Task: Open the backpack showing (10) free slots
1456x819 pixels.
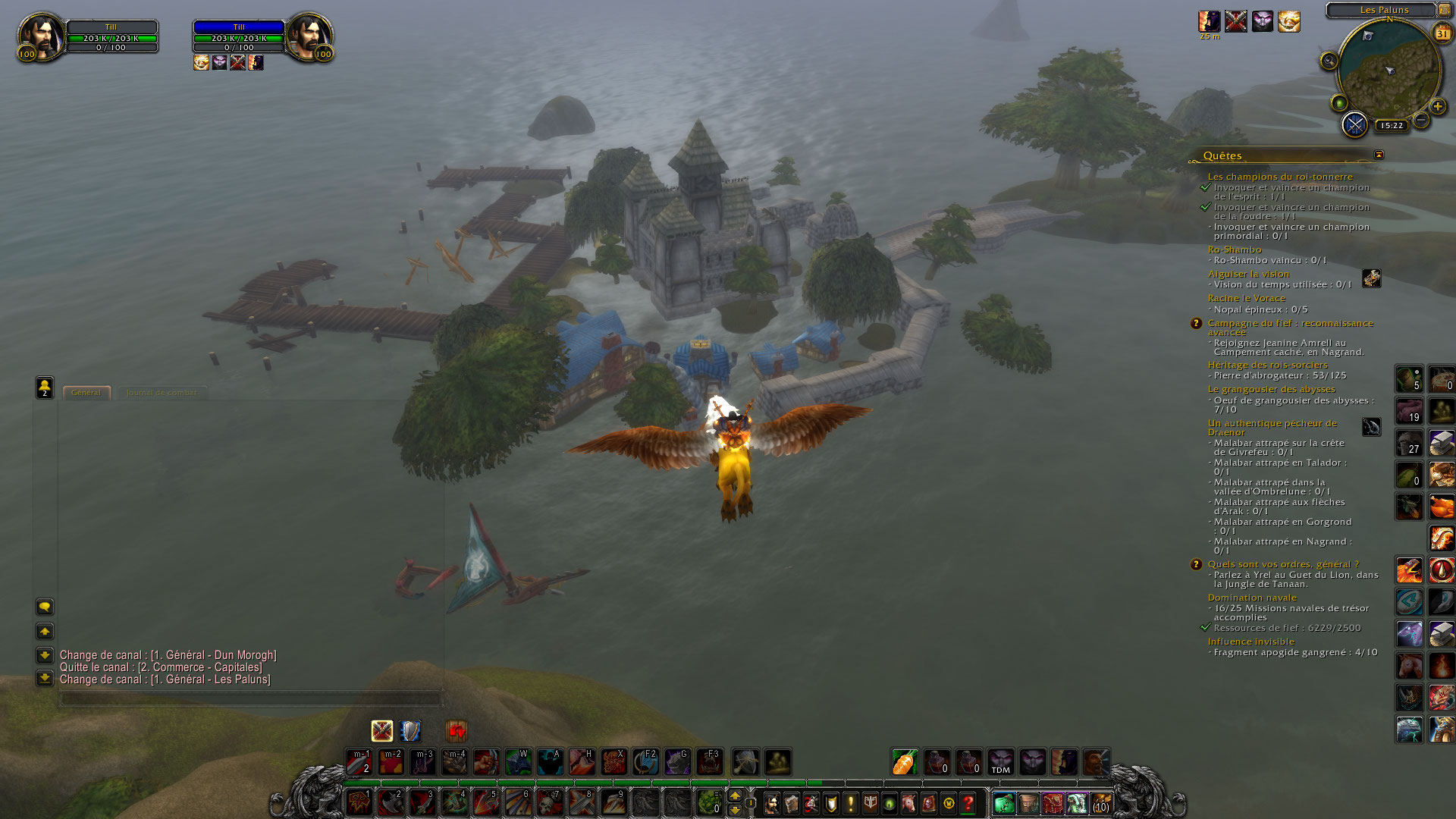Action: click(x=1101, y=803)
